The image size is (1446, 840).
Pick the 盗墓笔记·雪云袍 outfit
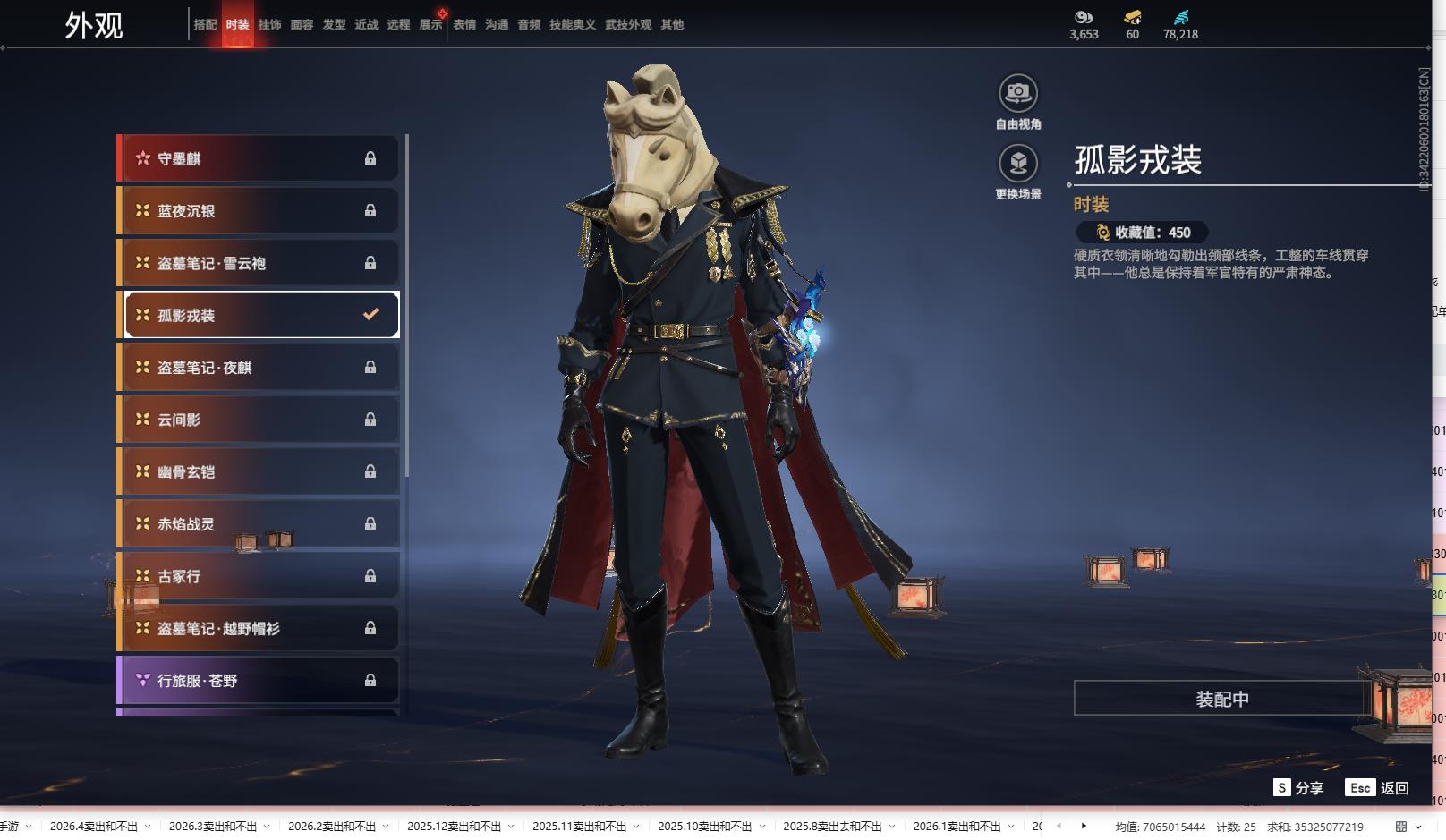tap(258, 263)
